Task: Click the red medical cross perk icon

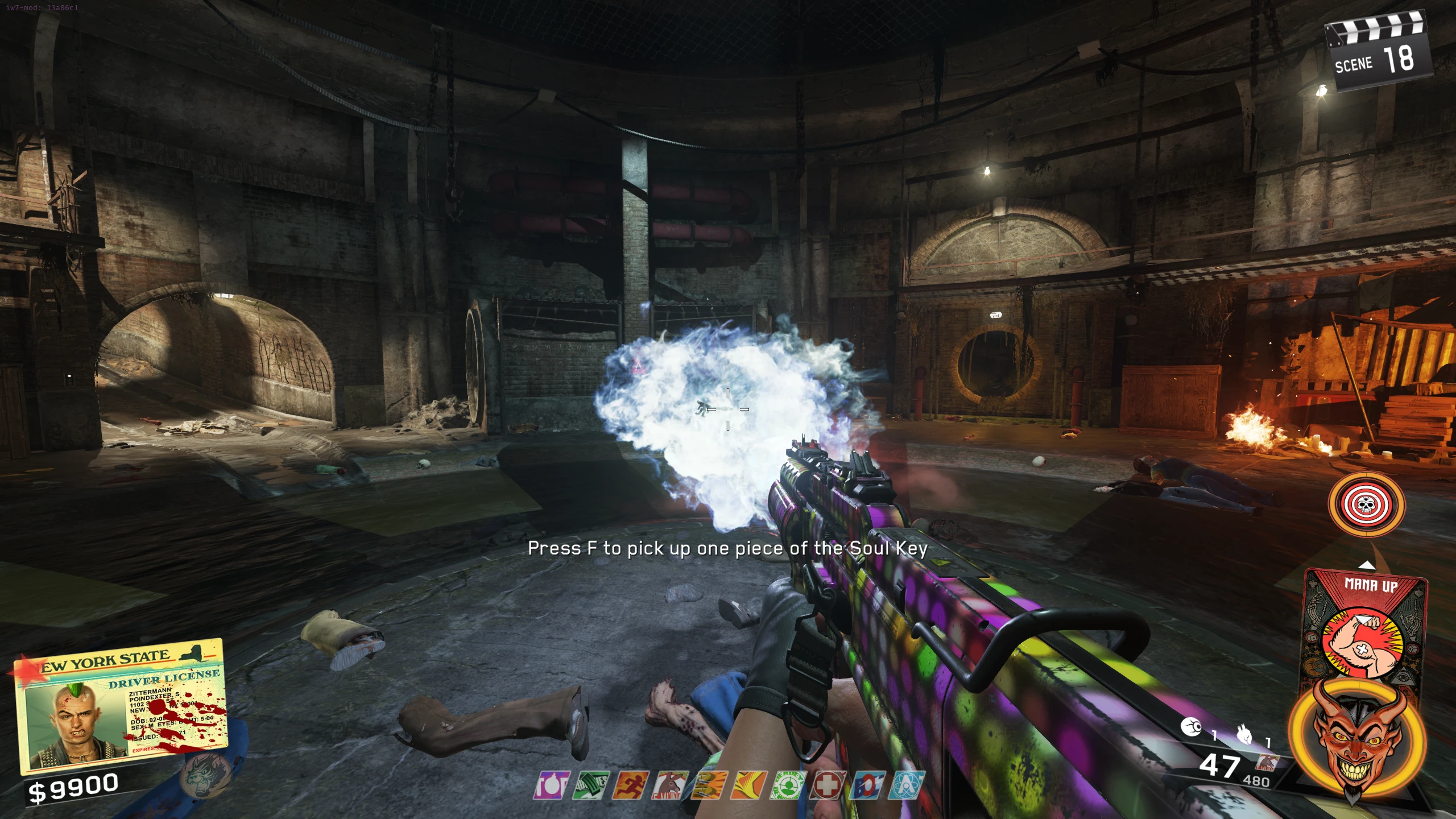Action: [828, 785]
